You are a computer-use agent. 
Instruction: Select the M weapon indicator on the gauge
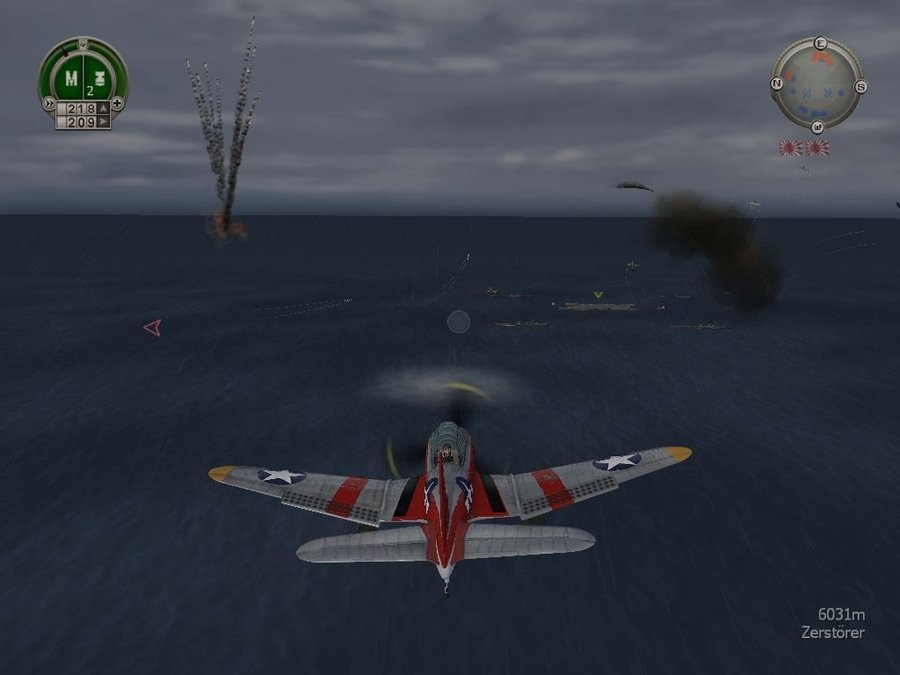pyautogui.click(x=71, y=77)
